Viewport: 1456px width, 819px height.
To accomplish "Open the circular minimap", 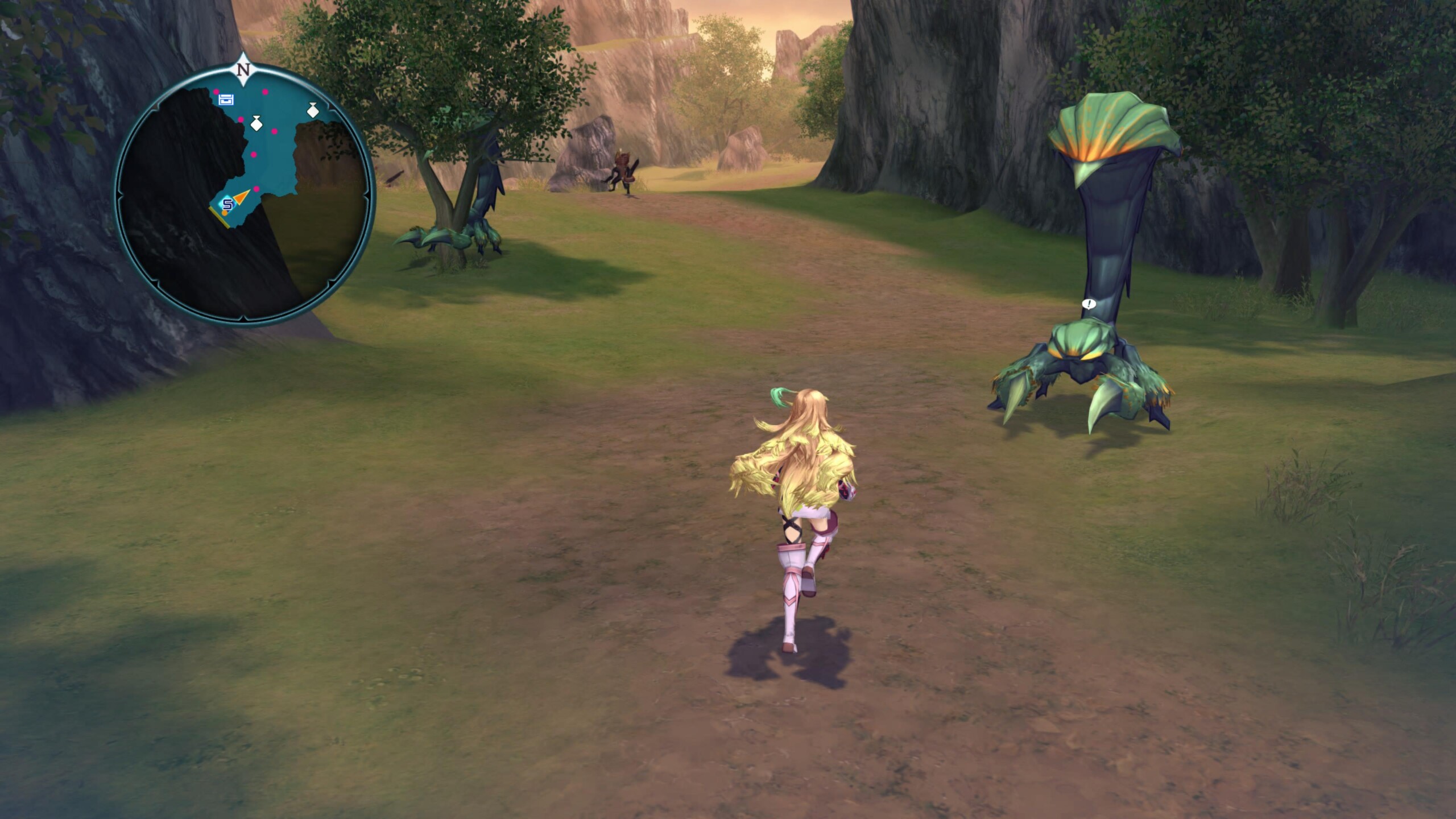I will coord(245,195).
